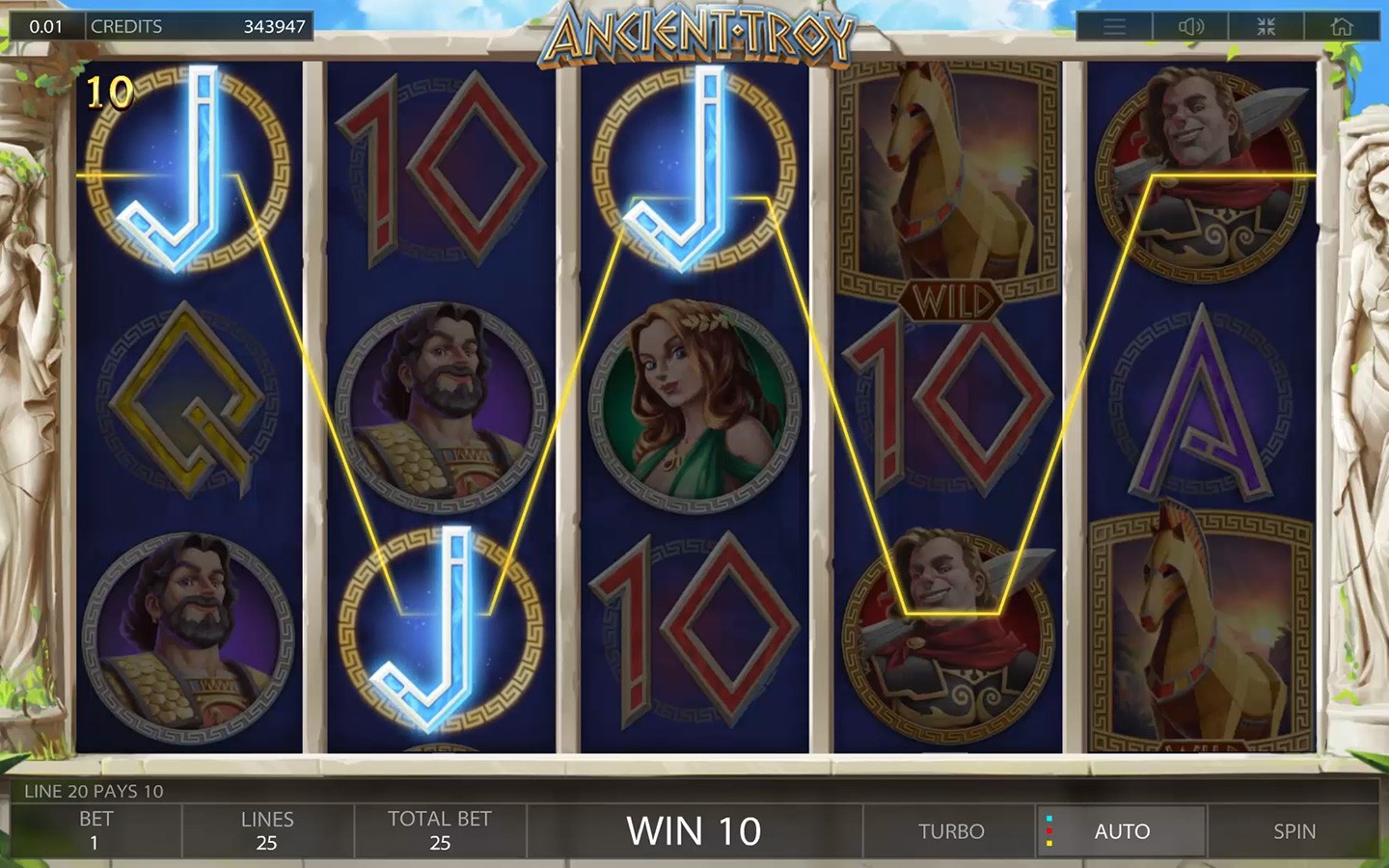The height and width of the screenshot is (868, 1389).
Task: Open the hamburger menu
Action: tap(1114, 27)
